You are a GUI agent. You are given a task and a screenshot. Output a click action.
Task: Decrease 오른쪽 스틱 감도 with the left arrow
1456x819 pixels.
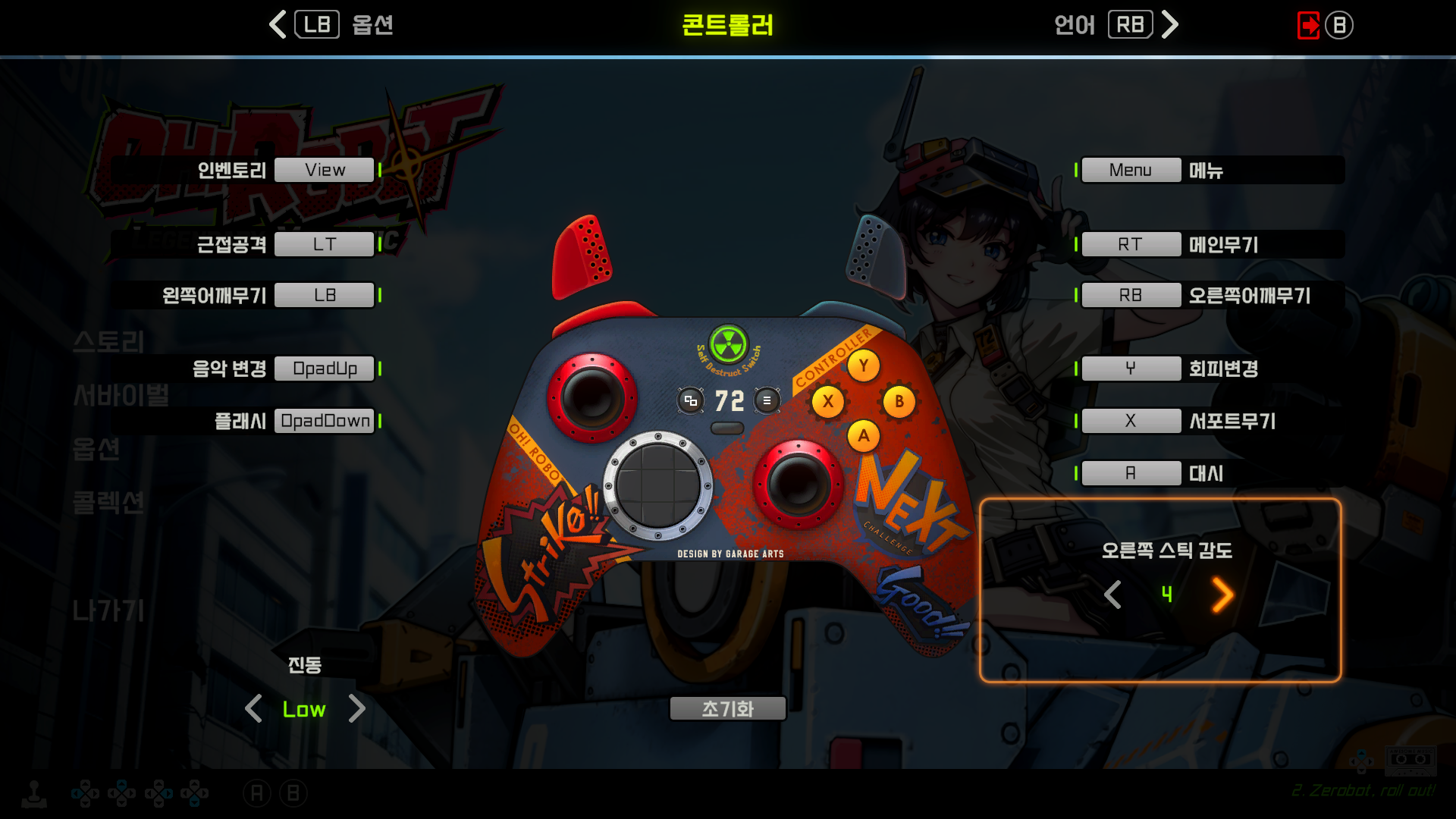click(x=1112, y=595)
